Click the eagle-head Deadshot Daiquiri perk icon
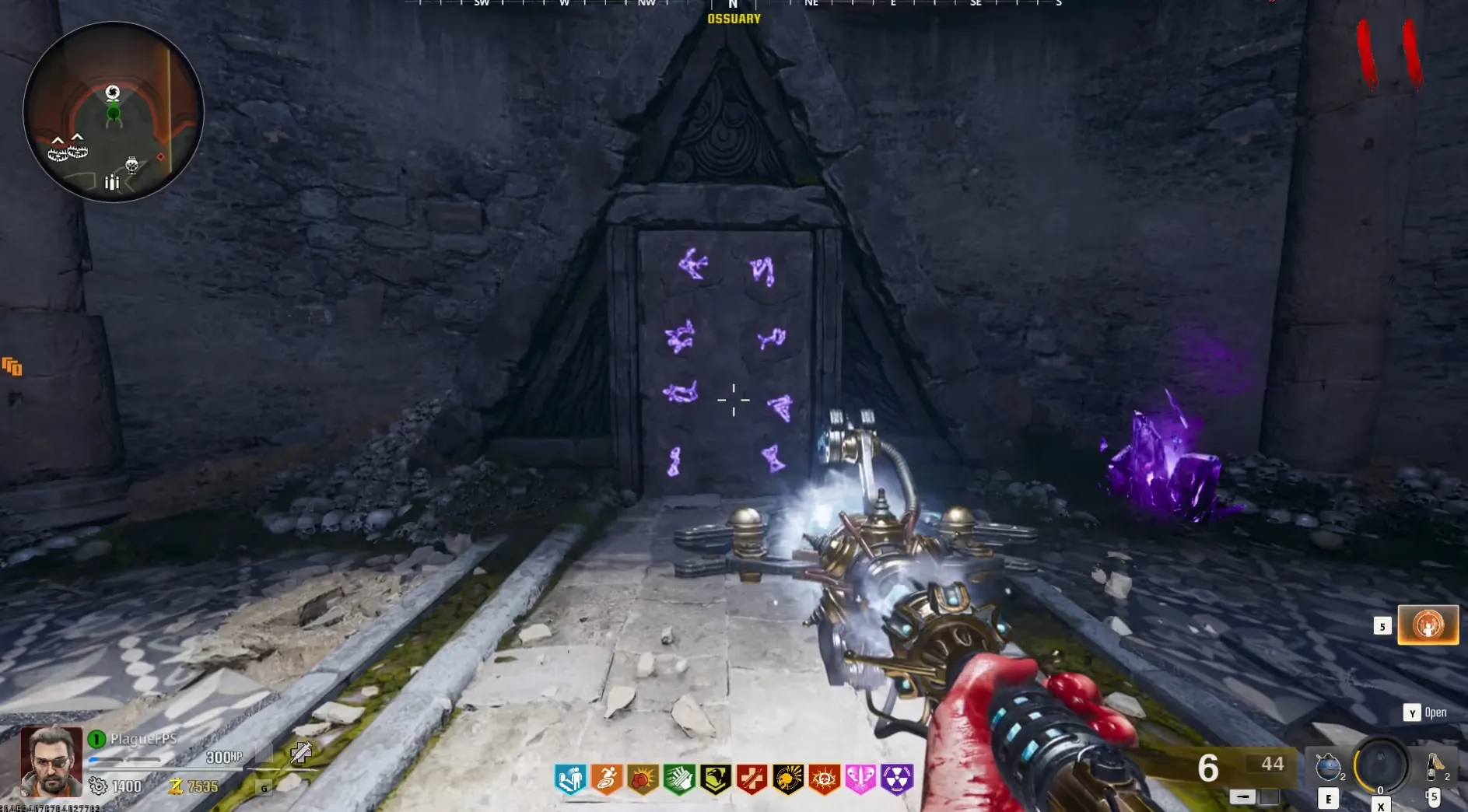Screen dimensions: 1468x812 click(x=715, y=779)
